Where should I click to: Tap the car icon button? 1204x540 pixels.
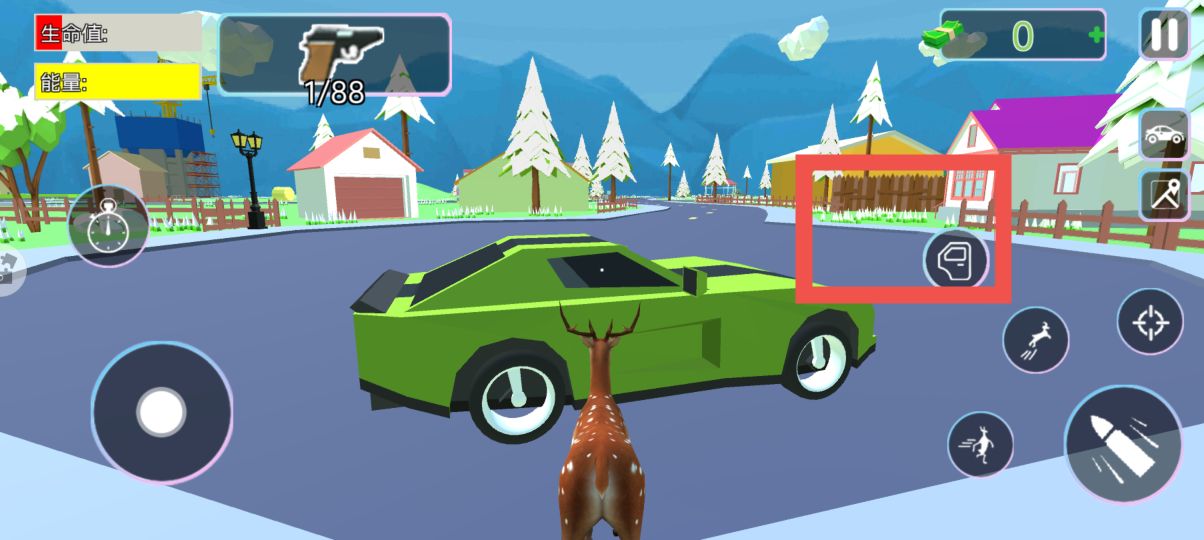pyautogui.click(x=1164, y=135)
